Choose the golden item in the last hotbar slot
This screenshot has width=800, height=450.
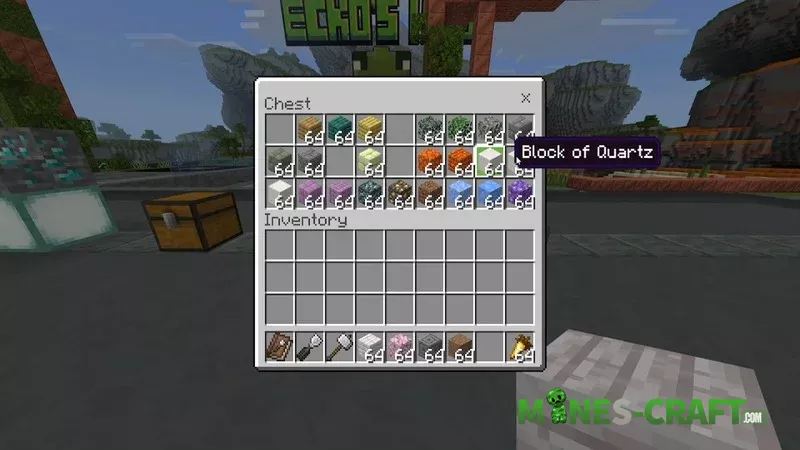[x=520, y=346]
